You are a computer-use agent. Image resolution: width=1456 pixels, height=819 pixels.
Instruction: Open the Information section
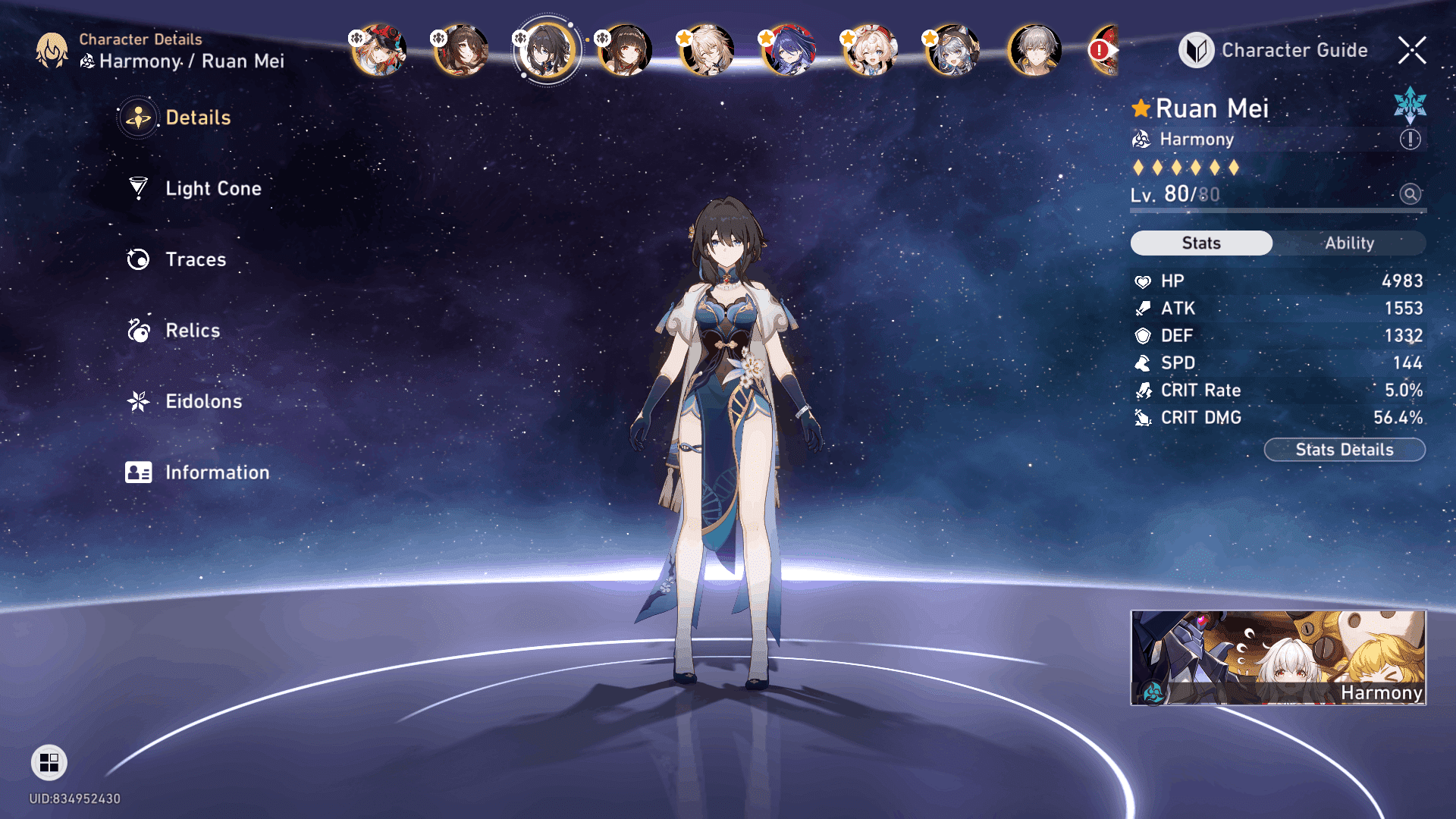click(x=217, y=472)
